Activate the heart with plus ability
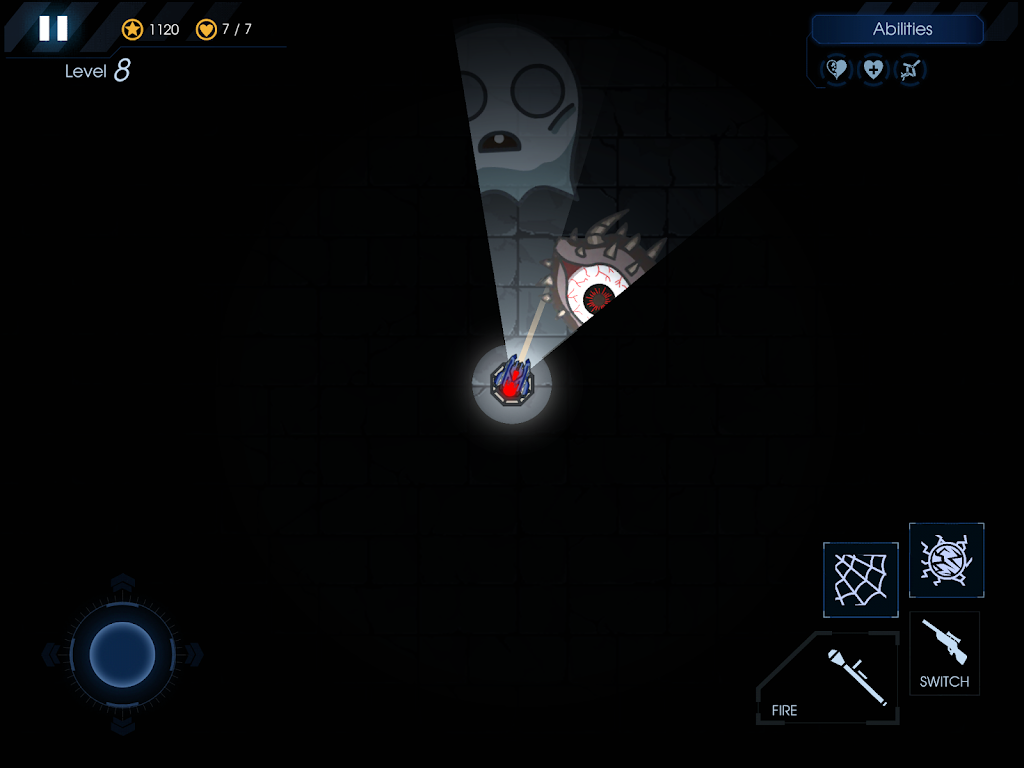The height and width of the screenshot is (768, 1024). point(873,70)
